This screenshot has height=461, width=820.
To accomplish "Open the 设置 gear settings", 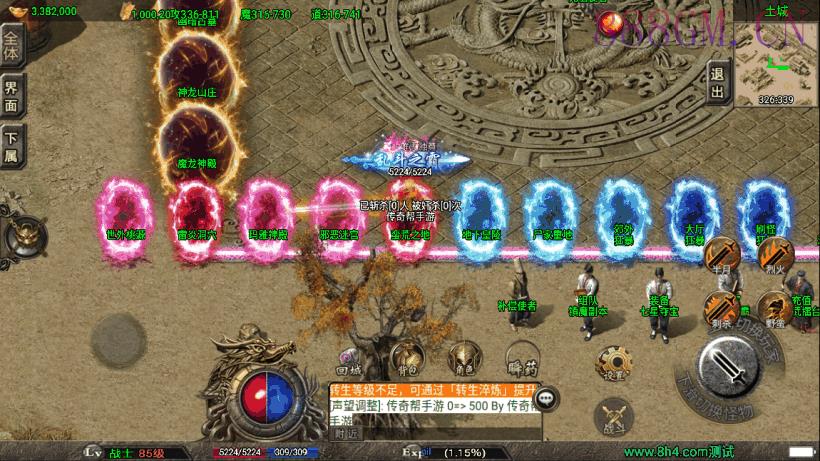I will (x=611, y=365).
